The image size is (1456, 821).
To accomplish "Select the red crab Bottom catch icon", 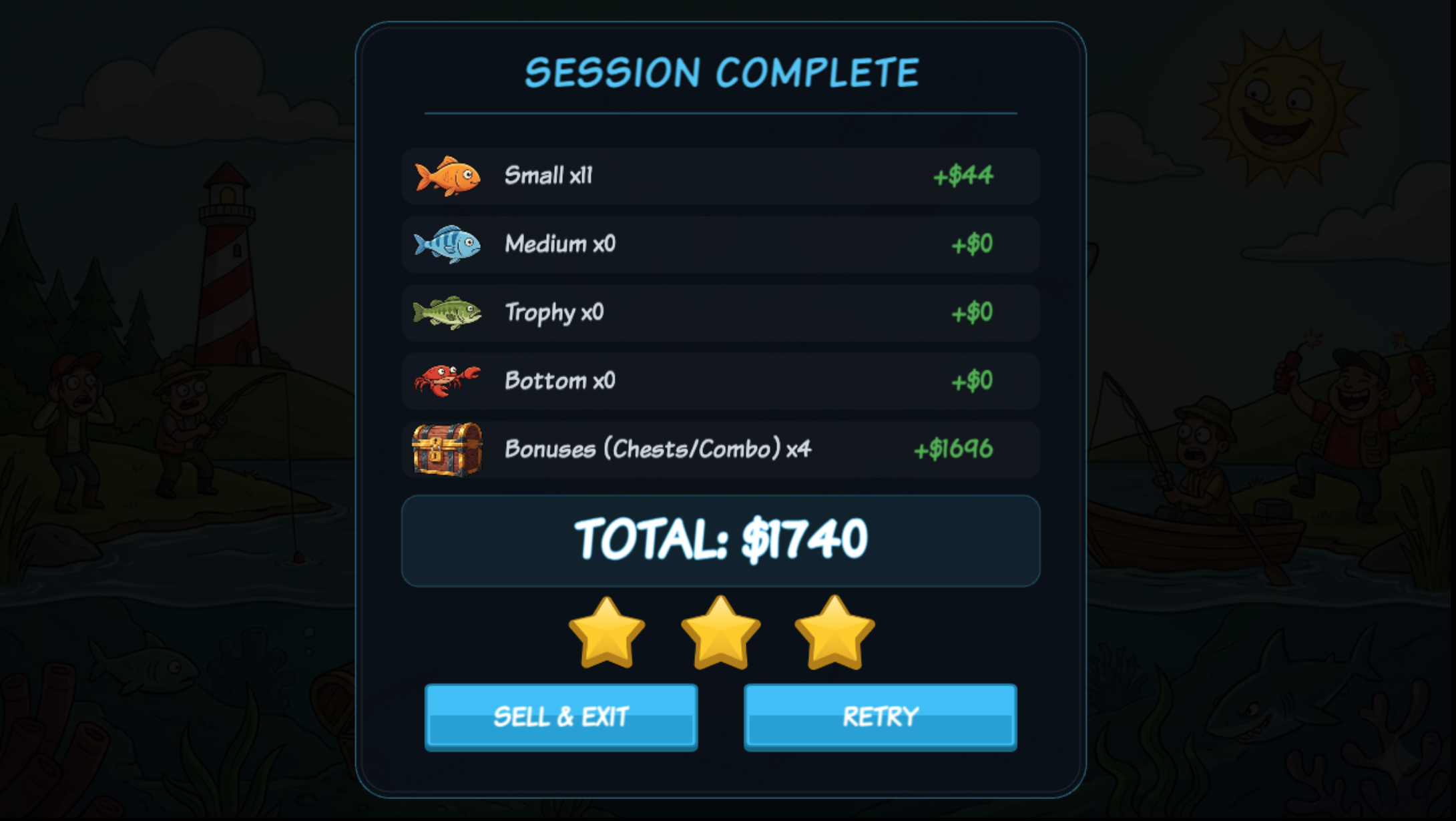I will pyautogui.click(x=445, y=380).
